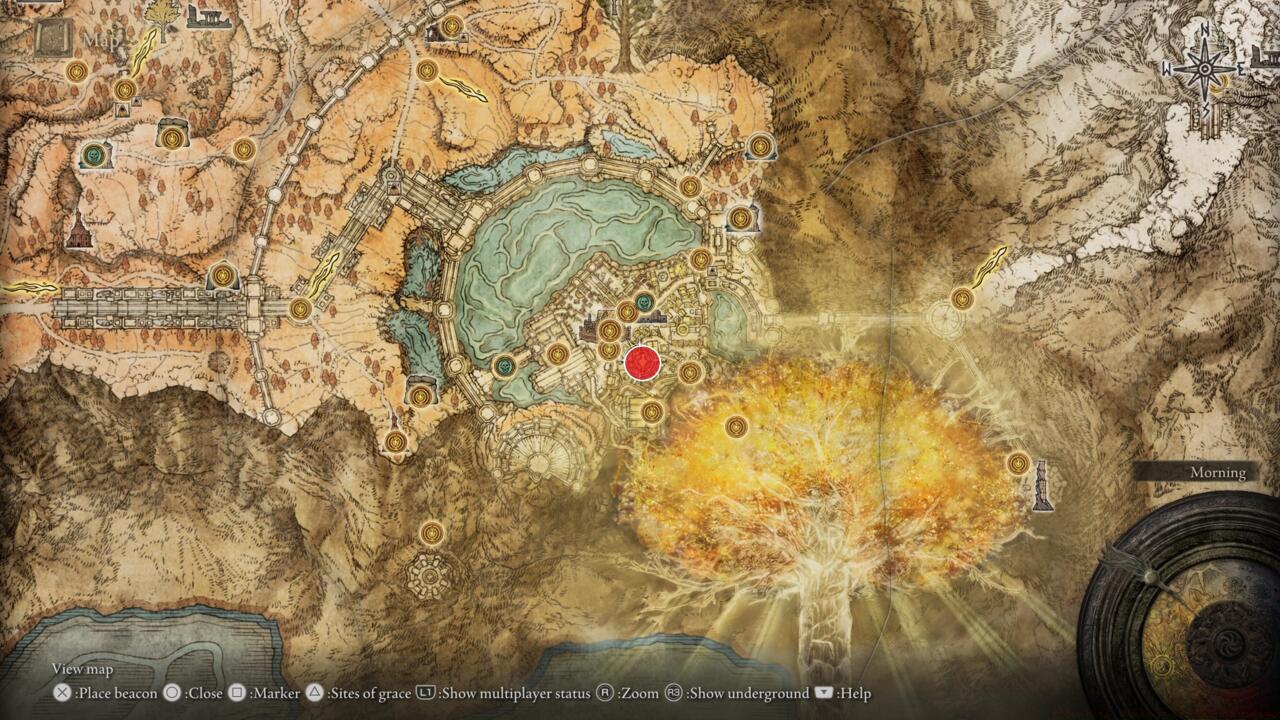Click the cathedral icon in the capital city
The height and width of the screenshot is (720, 1280).
point(588,326)
